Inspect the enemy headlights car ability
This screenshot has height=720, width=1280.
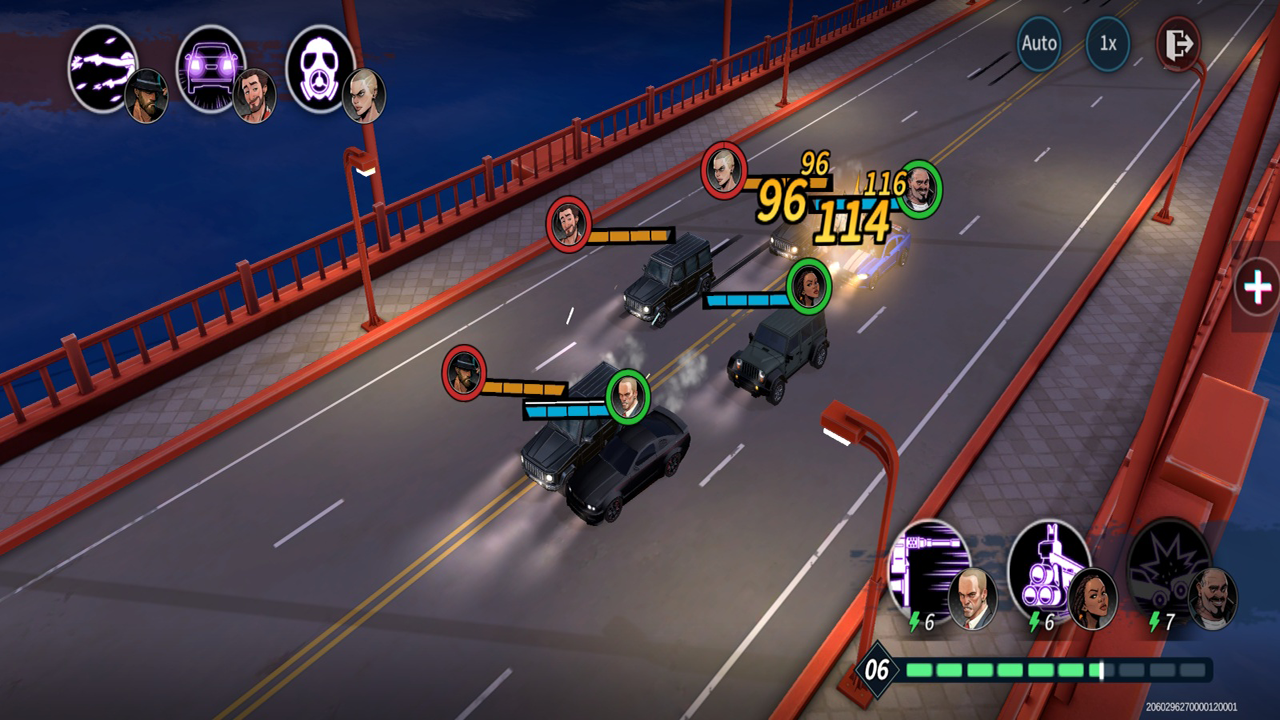point(211,68)
